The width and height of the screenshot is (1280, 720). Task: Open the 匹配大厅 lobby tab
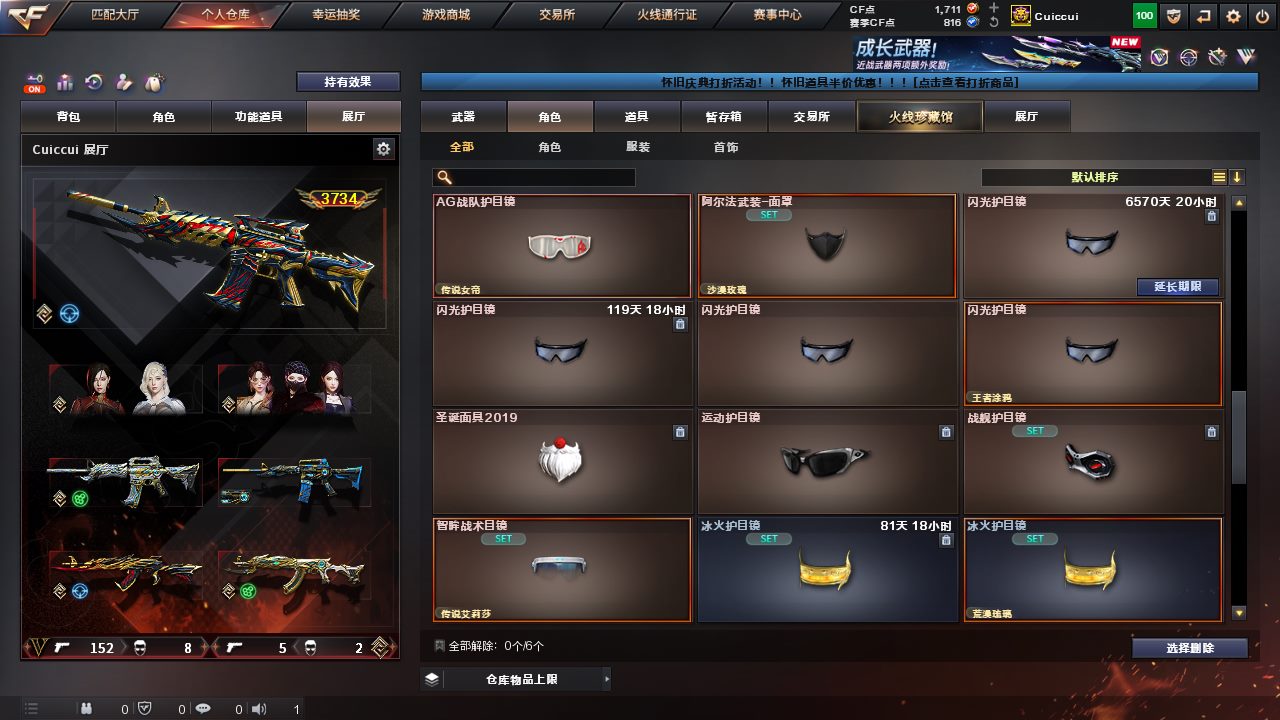[117, 15]
